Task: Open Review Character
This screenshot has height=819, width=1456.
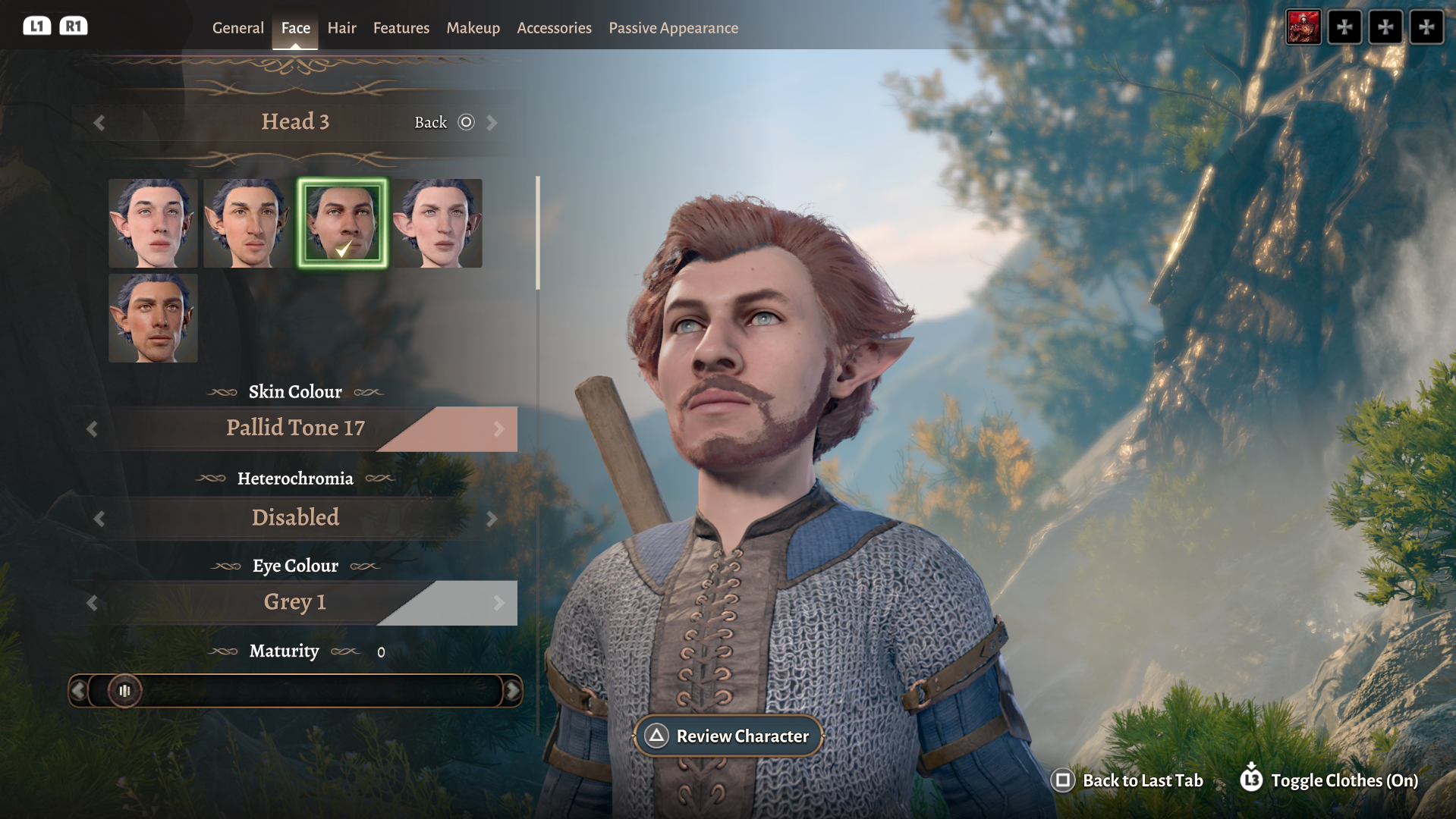Action: coord(728,736)
